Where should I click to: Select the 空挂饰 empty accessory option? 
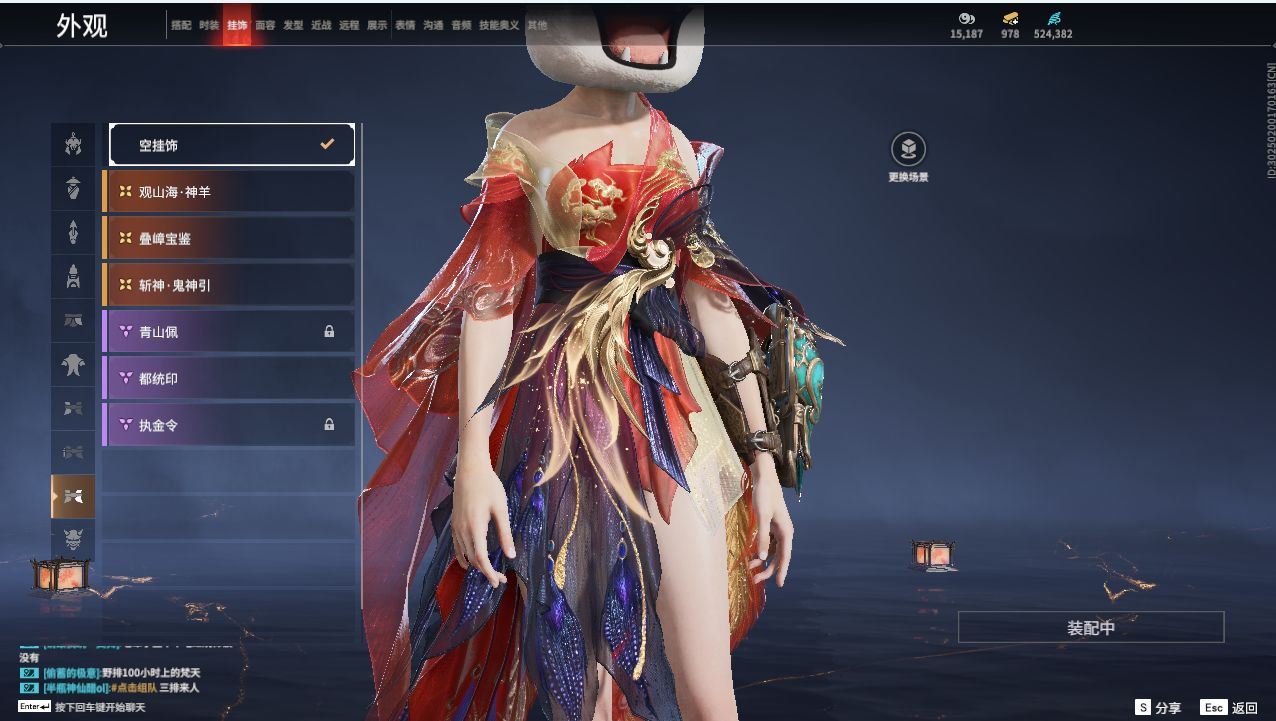coord(231,145)
